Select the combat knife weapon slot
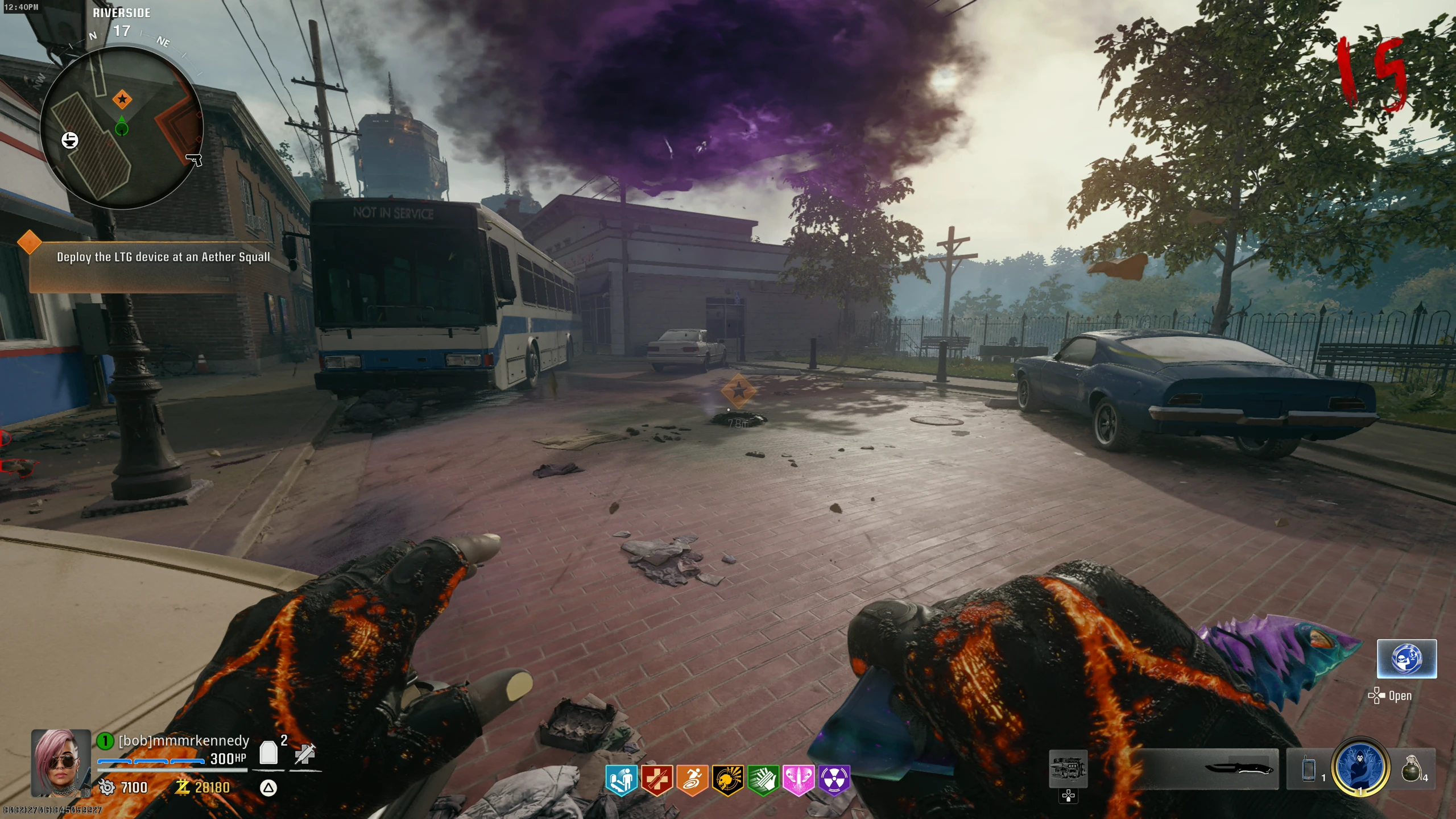Screen dimensions: 1456x819 click(1240, 769)
